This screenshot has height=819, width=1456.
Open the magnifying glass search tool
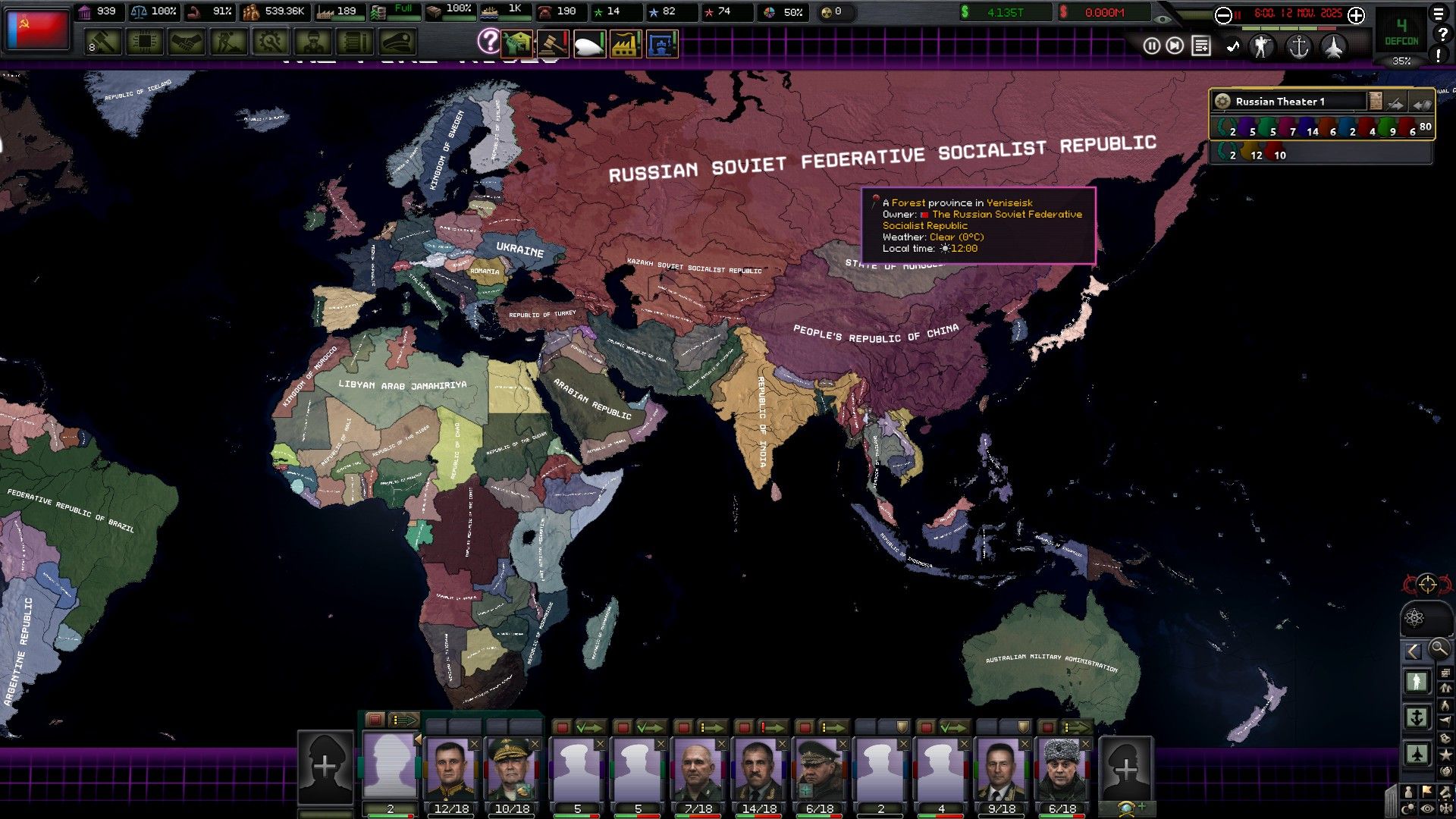[1438, 649]
